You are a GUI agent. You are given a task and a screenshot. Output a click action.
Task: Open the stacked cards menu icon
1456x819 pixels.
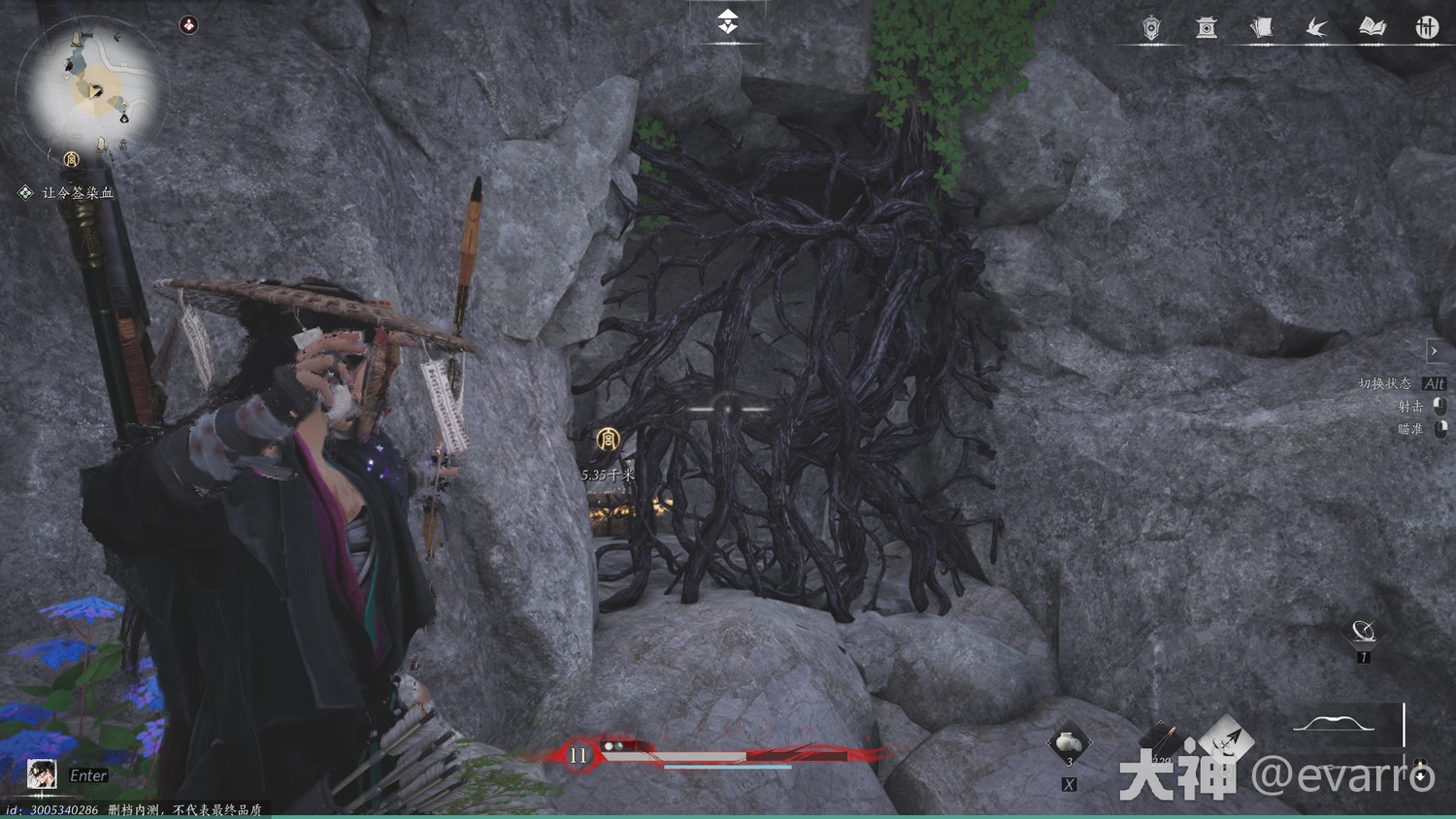(1261, 28)
